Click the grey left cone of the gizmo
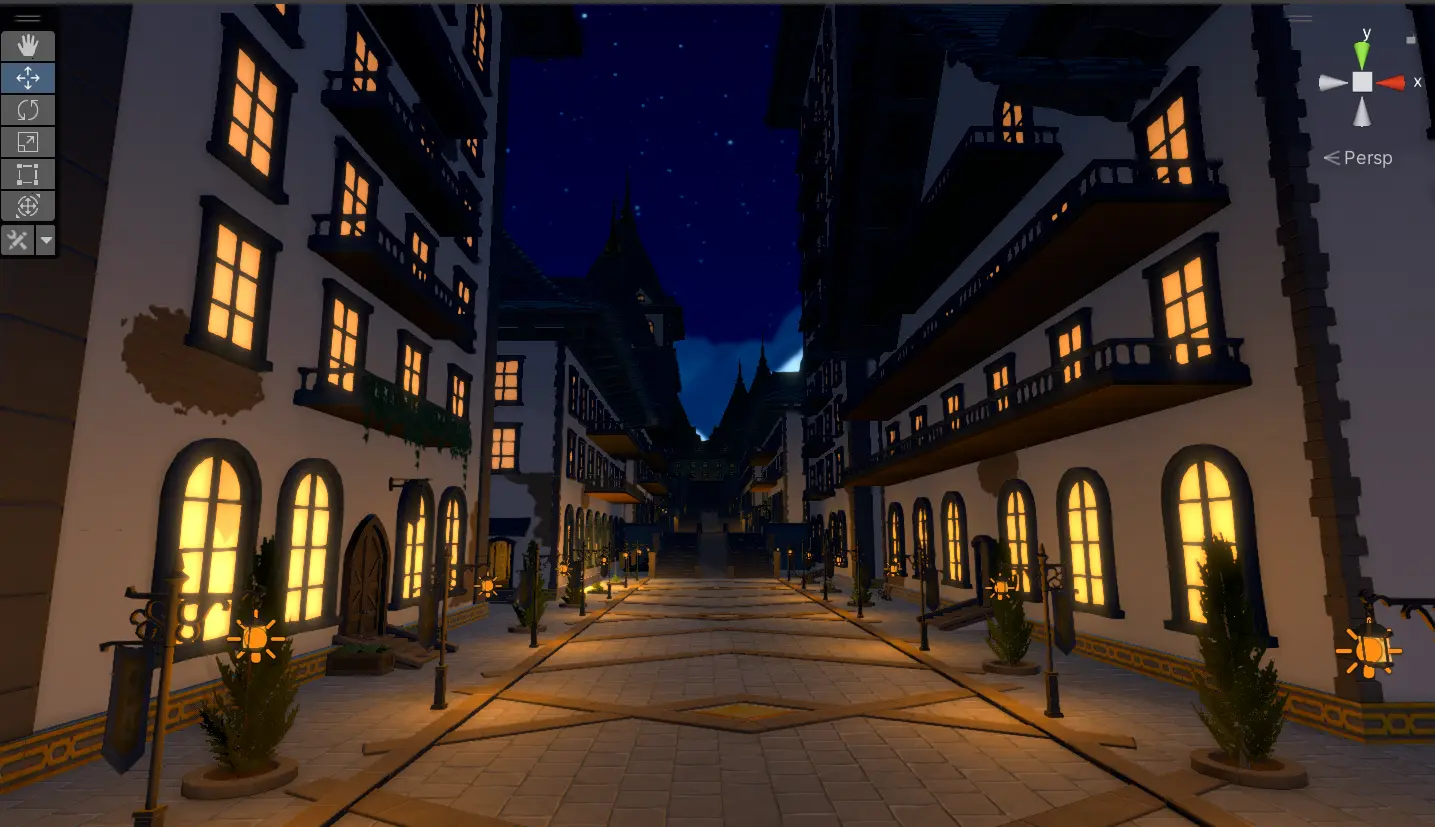 point(1334,83)
